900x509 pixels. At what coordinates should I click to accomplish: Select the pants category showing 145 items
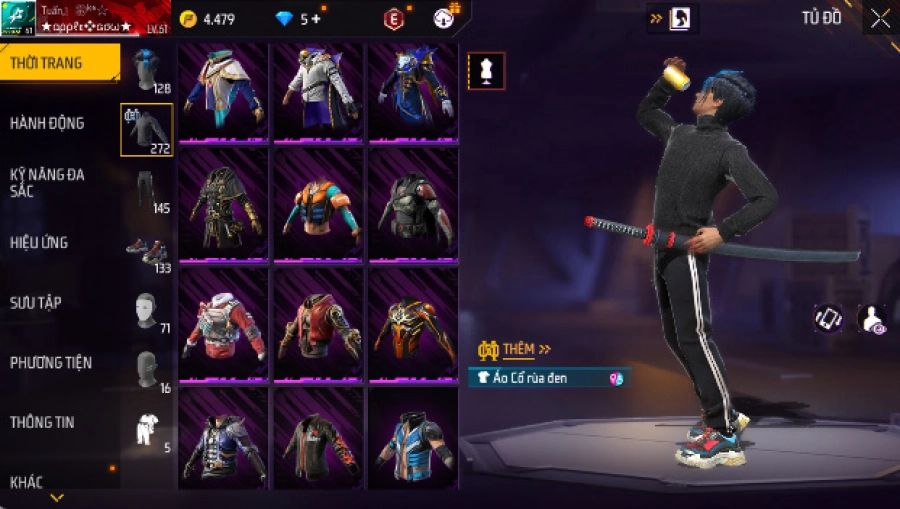146,190
